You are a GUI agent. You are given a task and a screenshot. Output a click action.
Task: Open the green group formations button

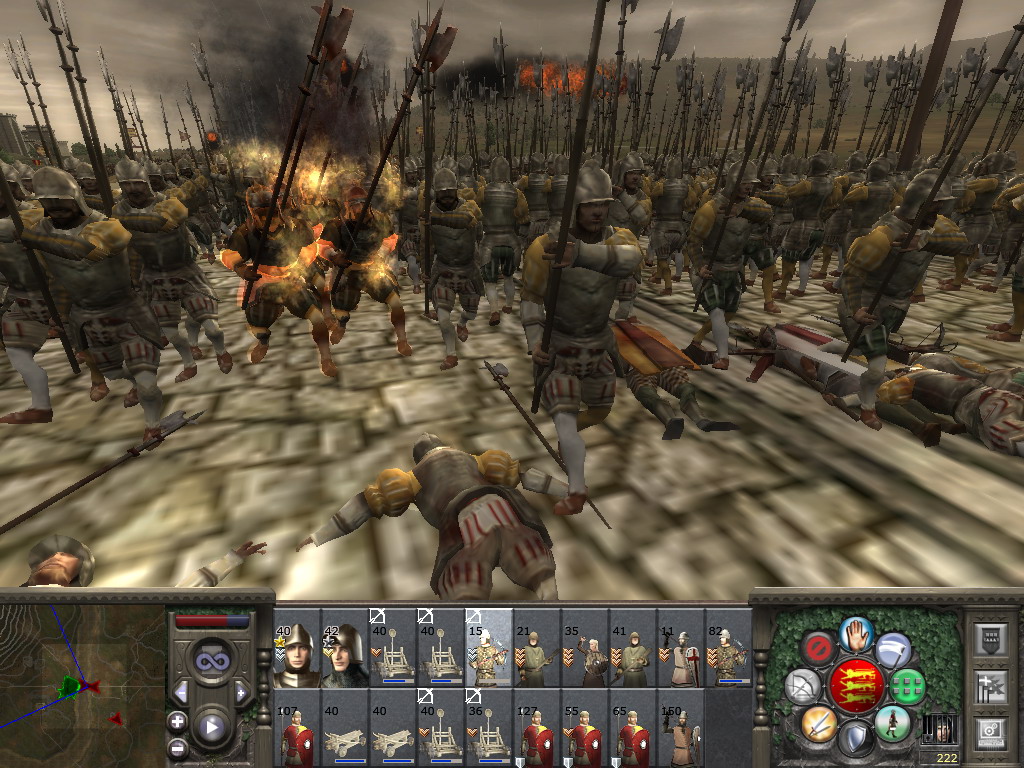pos(908,687)
